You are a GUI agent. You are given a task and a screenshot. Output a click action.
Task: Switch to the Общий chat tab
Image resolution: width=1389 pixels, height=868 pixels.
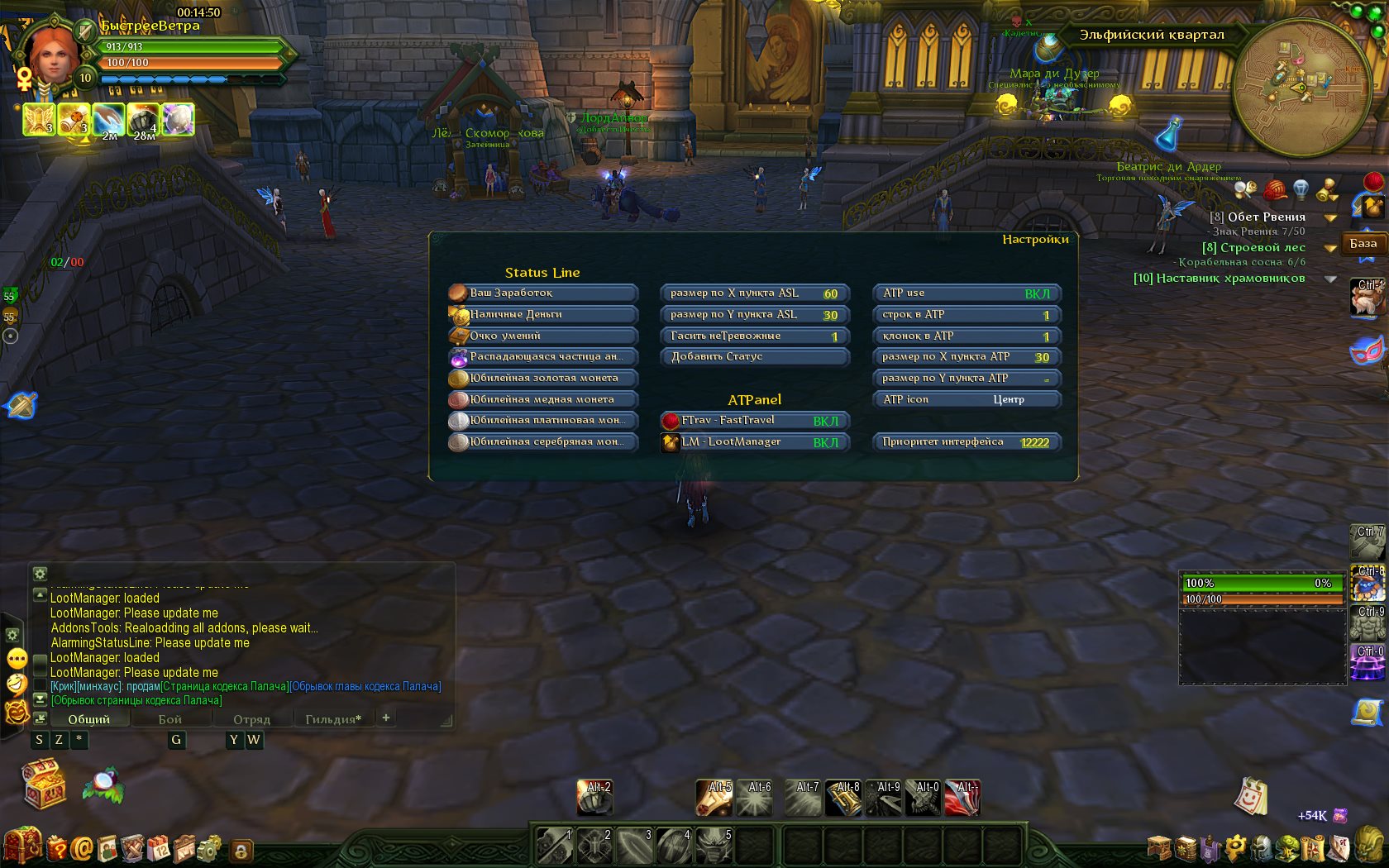(x=88, y=719)
